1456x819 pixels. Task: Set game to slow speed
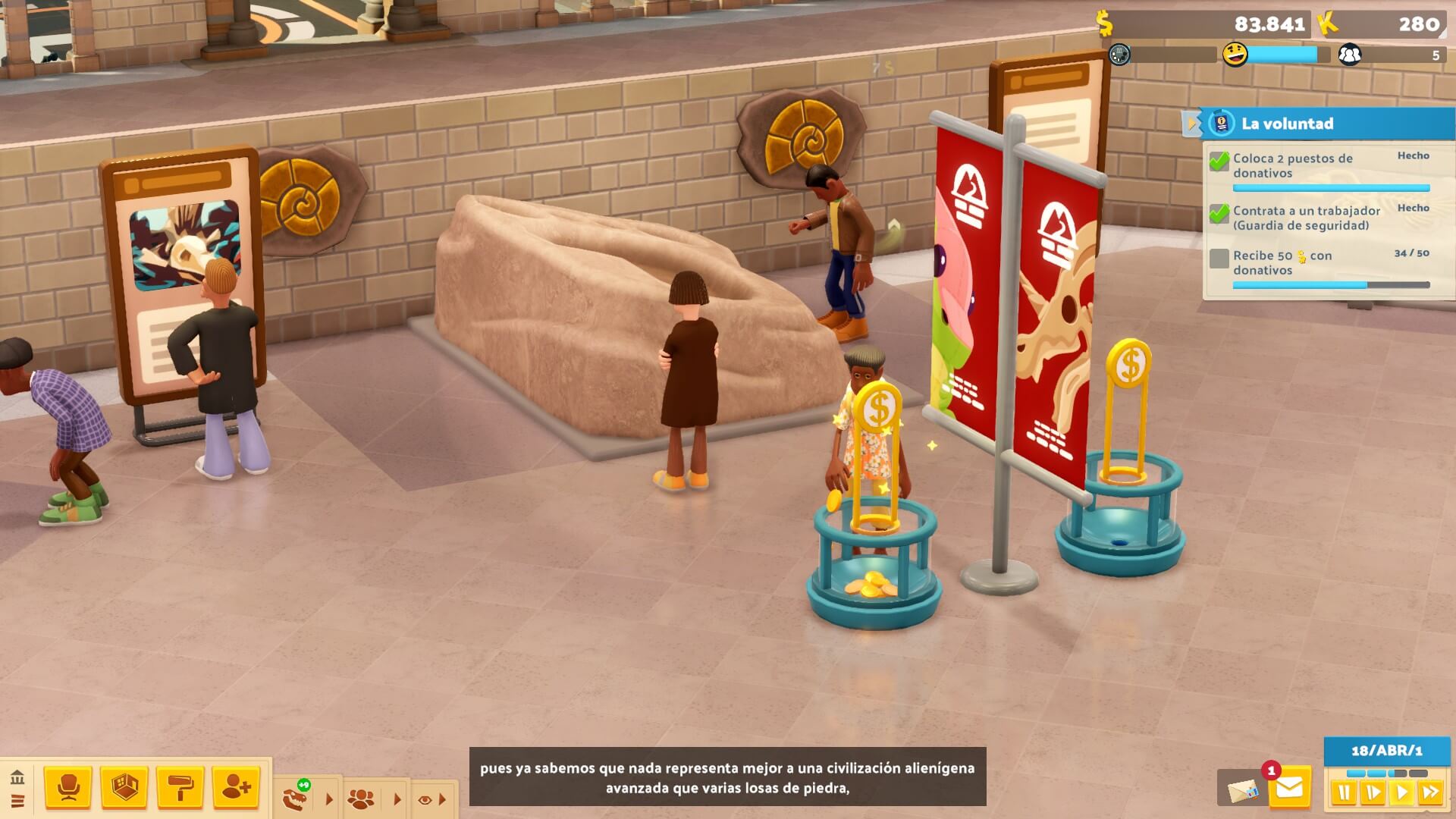click(x=1373, y=793)
